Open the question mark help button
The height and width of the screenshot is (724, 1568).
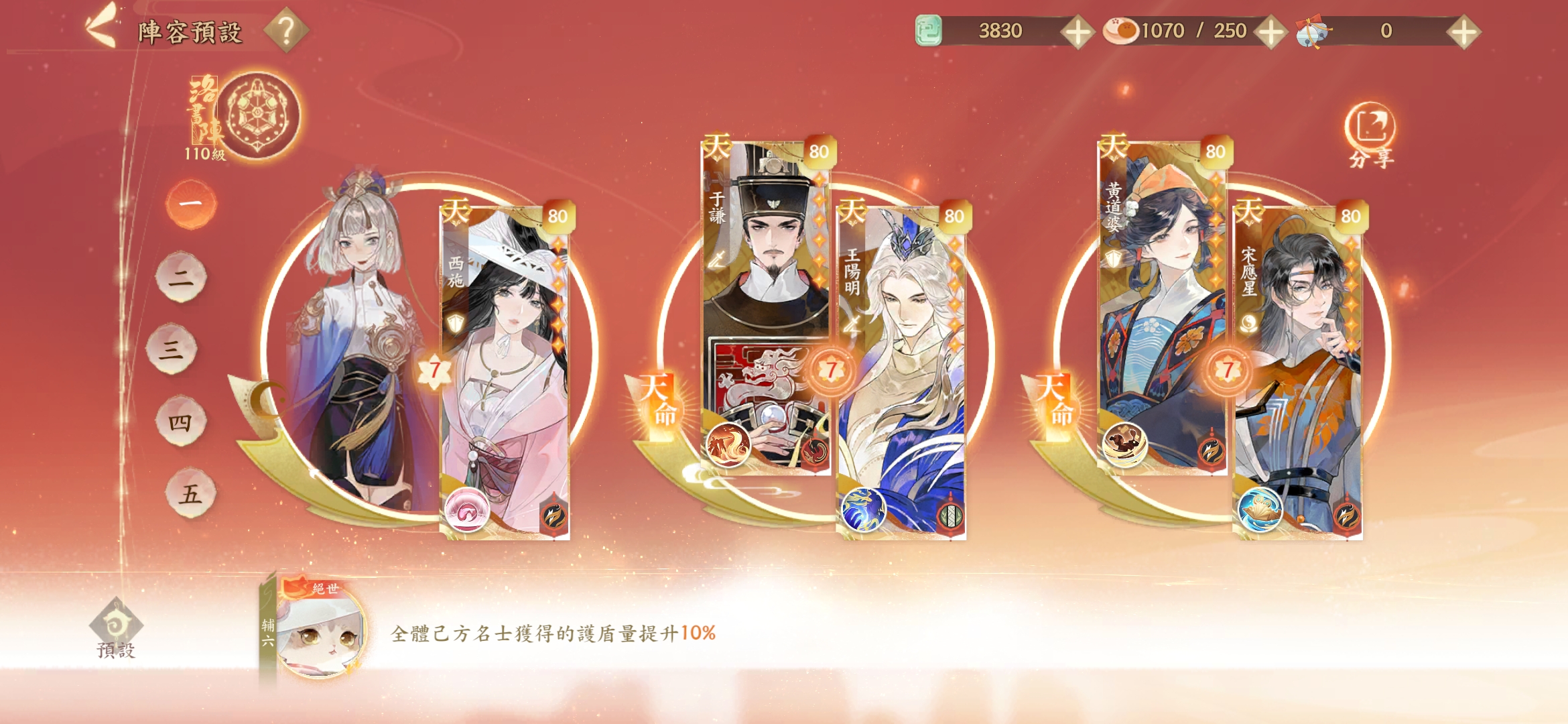[286, 30]
